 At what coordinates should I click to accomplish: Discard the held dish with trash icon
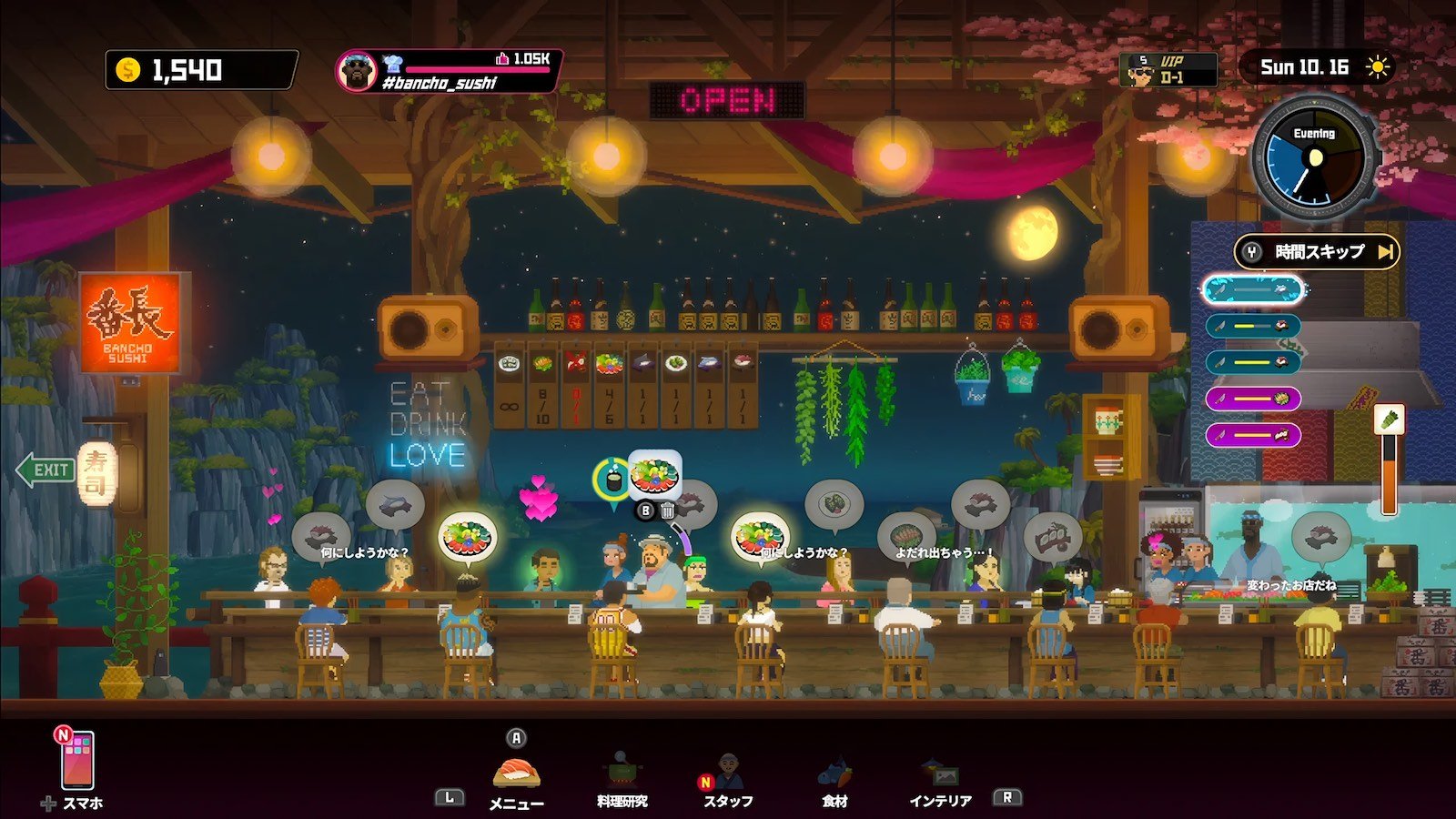point(668,511)
